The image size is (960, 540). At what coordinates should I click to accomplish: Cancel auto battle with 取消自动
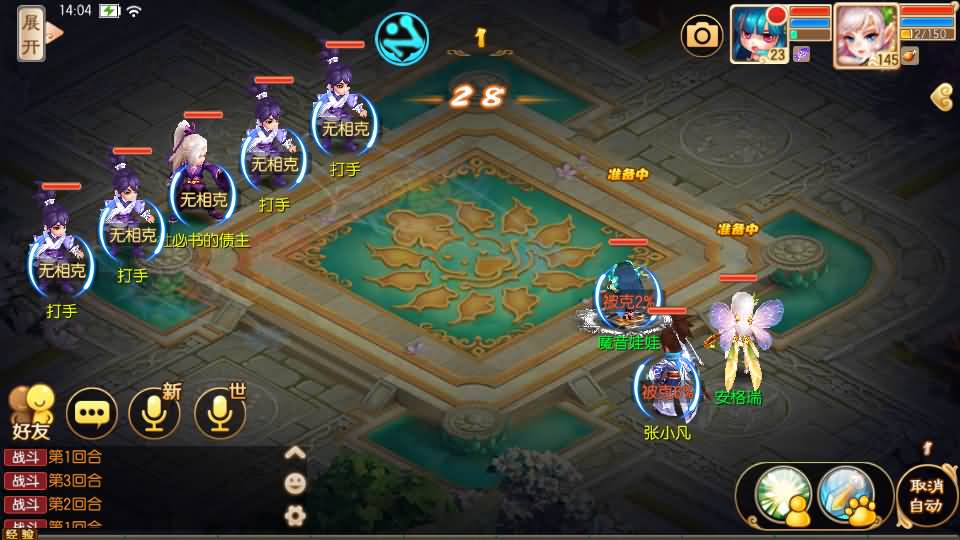point(926,495)
